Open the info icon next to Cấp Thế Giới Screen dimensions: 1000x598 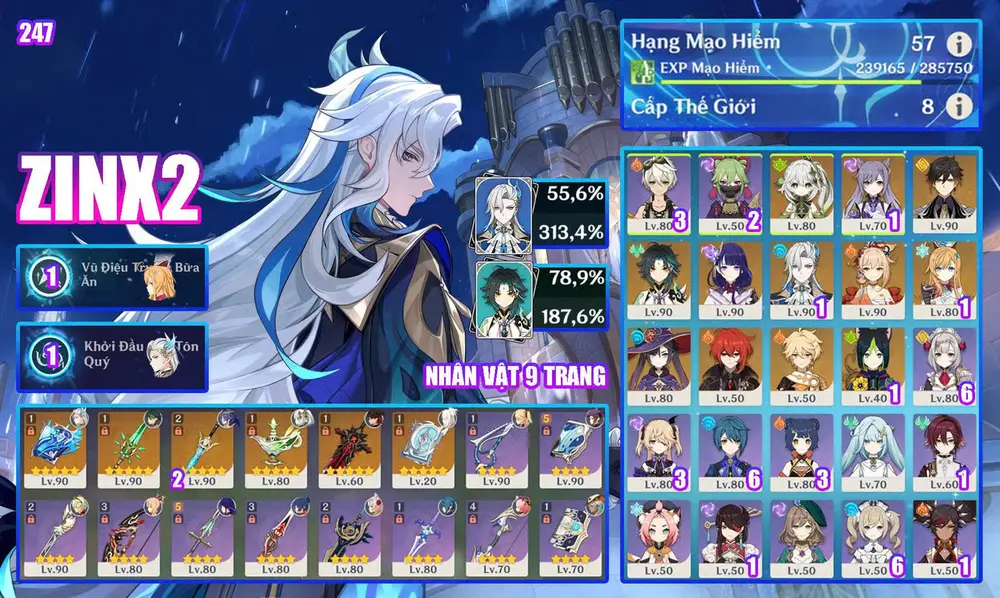click(x=959, y=105)
